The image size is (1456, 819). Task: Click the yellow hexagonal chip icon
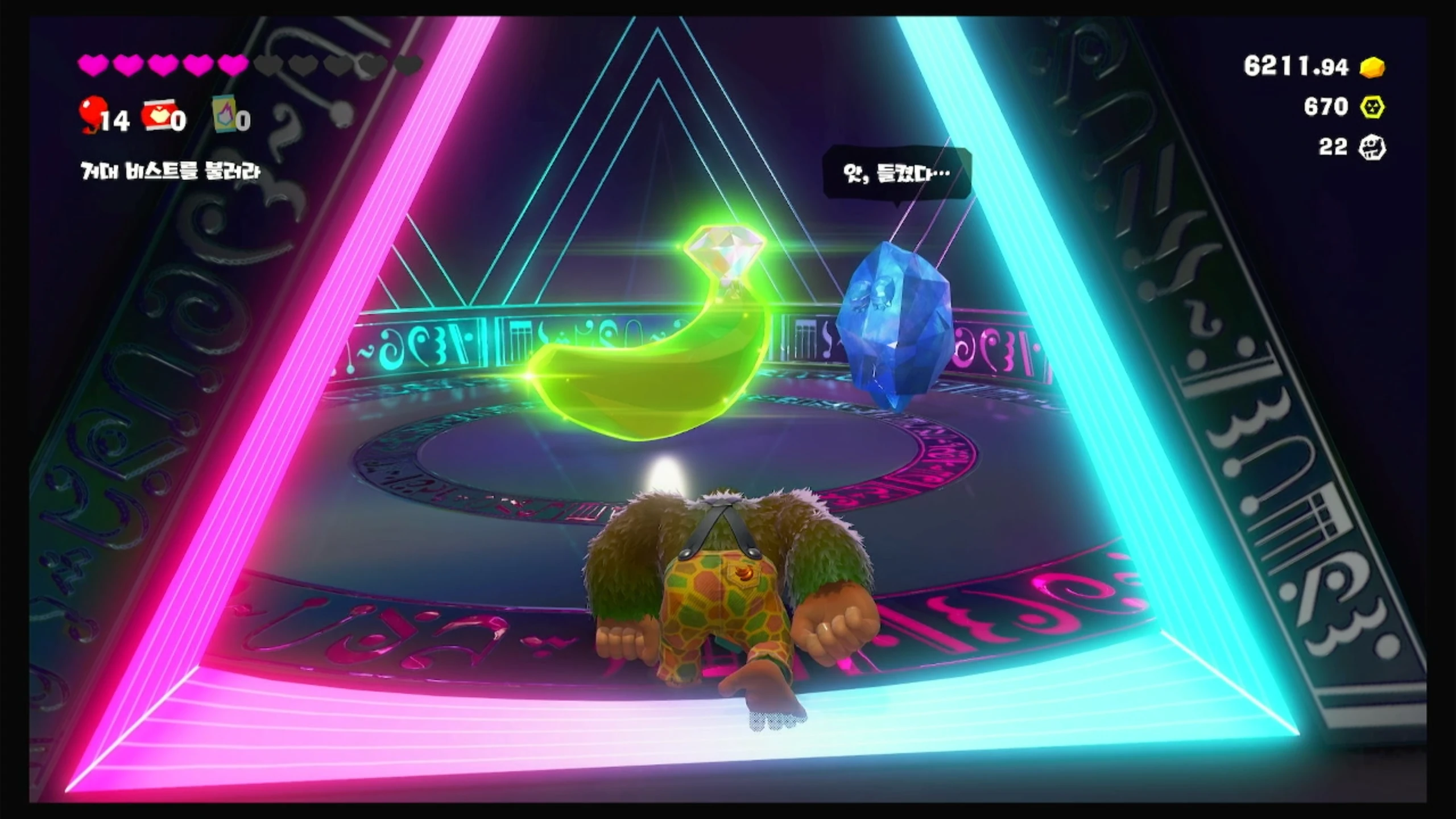click(1372, 107)
